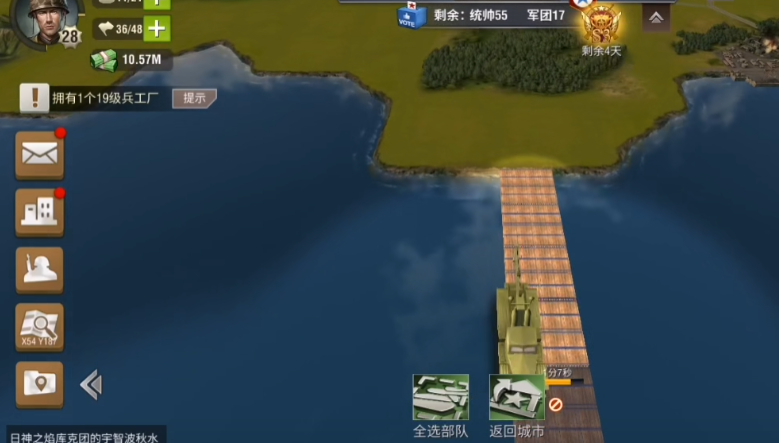Select all troops with 全选部队
The image size is (779, 443).
440,399
